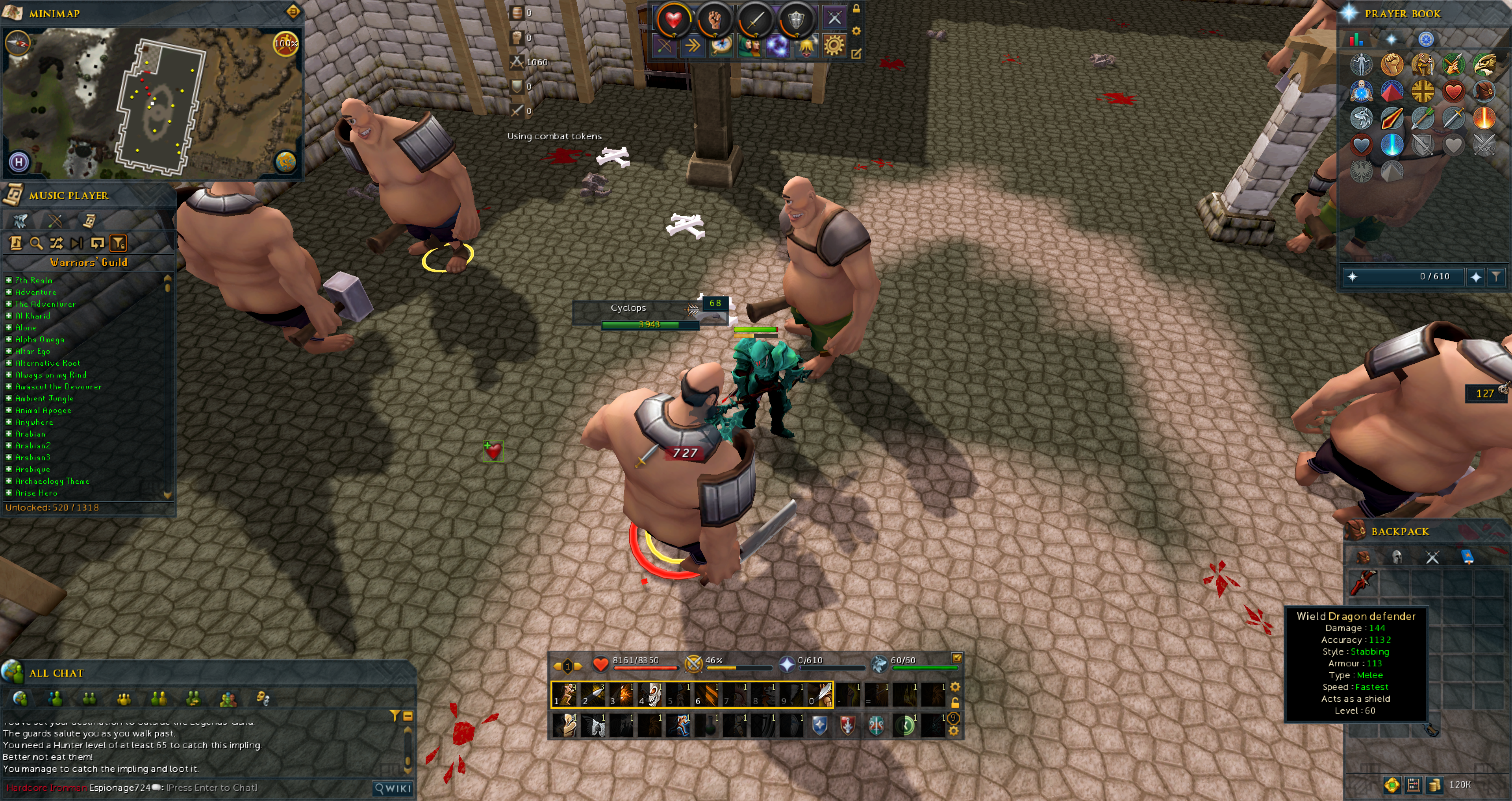Click the Dragon defender in the backpack

pyautogui.click(x=1364, y=582)
